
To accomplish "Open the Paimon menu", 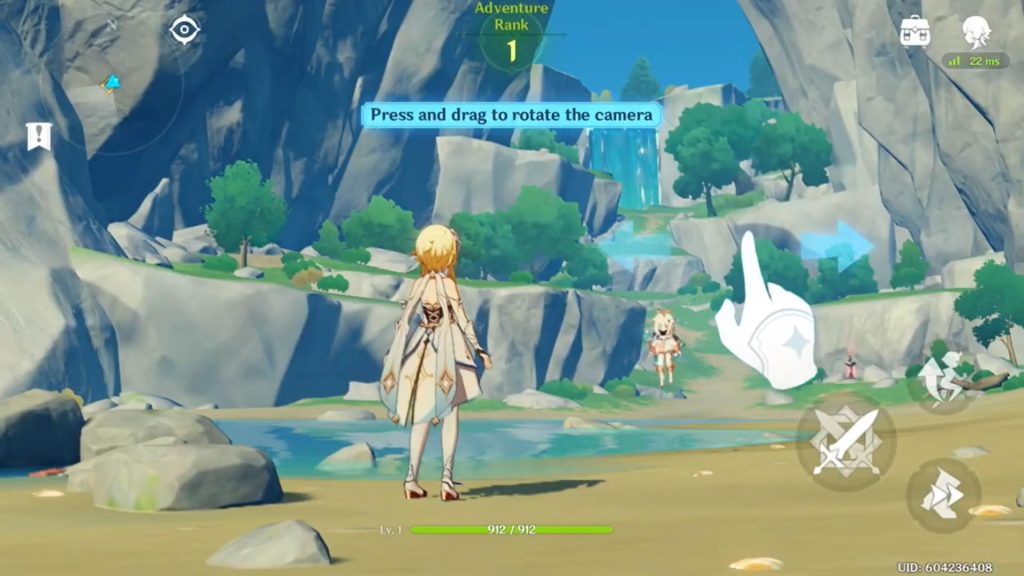I will (x=976, y=31).
